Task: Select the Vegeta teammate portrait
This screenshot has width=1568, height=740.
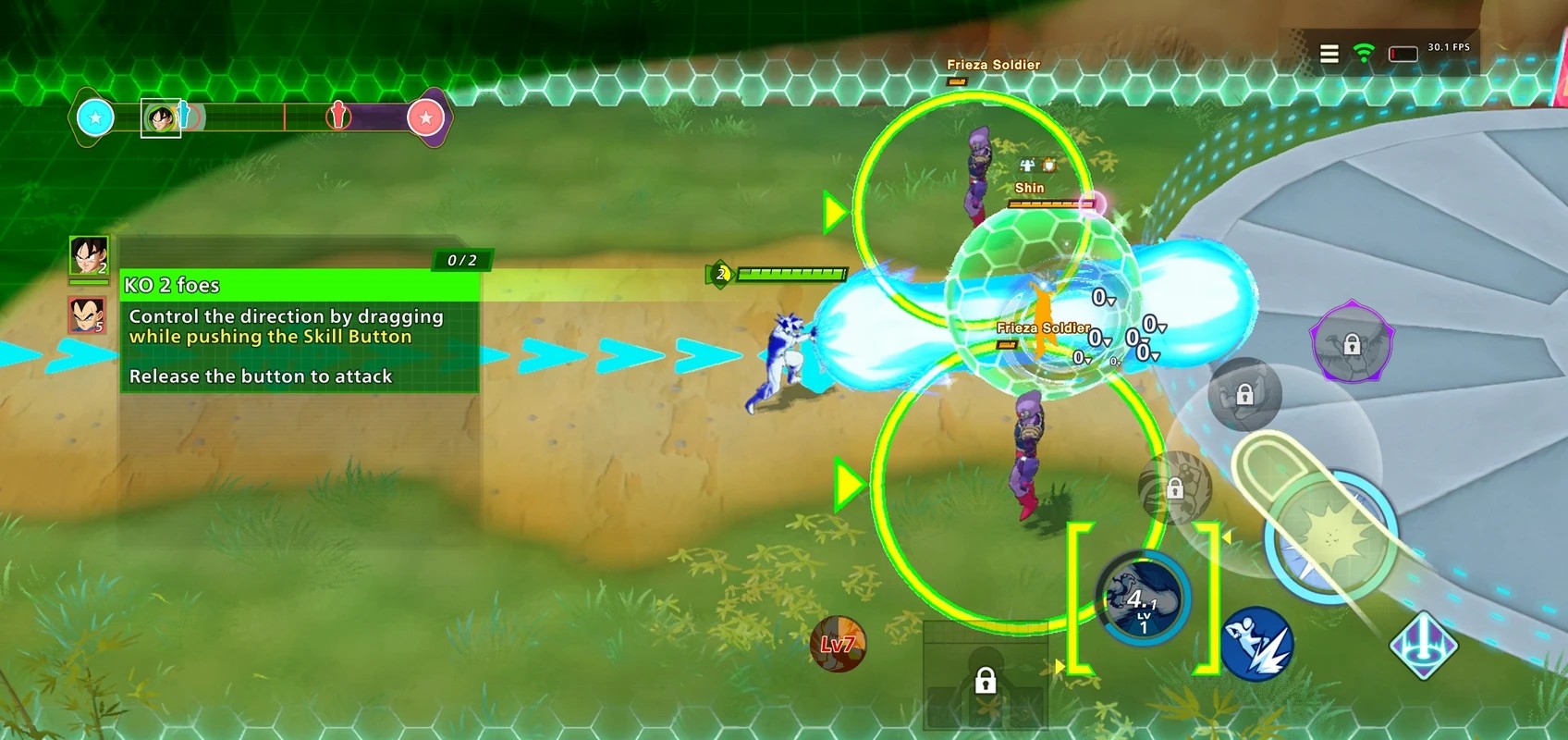Action: coord(87,315)
